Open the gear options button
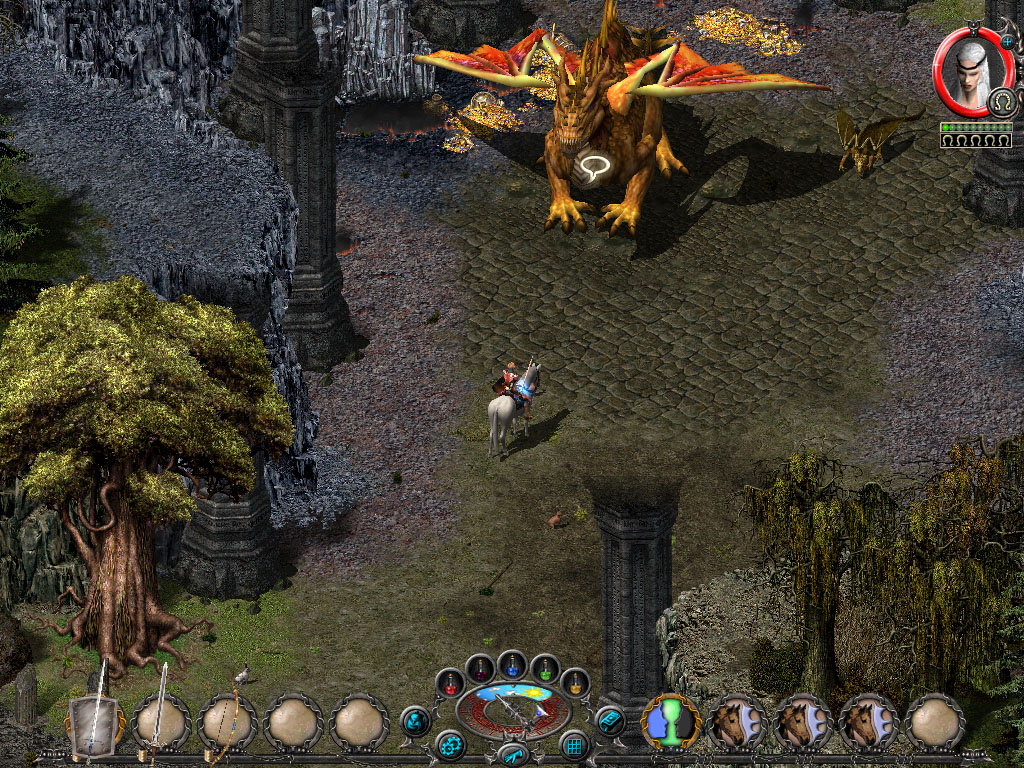The width and height of the screenshot is (1024, 768). point(450,745)
